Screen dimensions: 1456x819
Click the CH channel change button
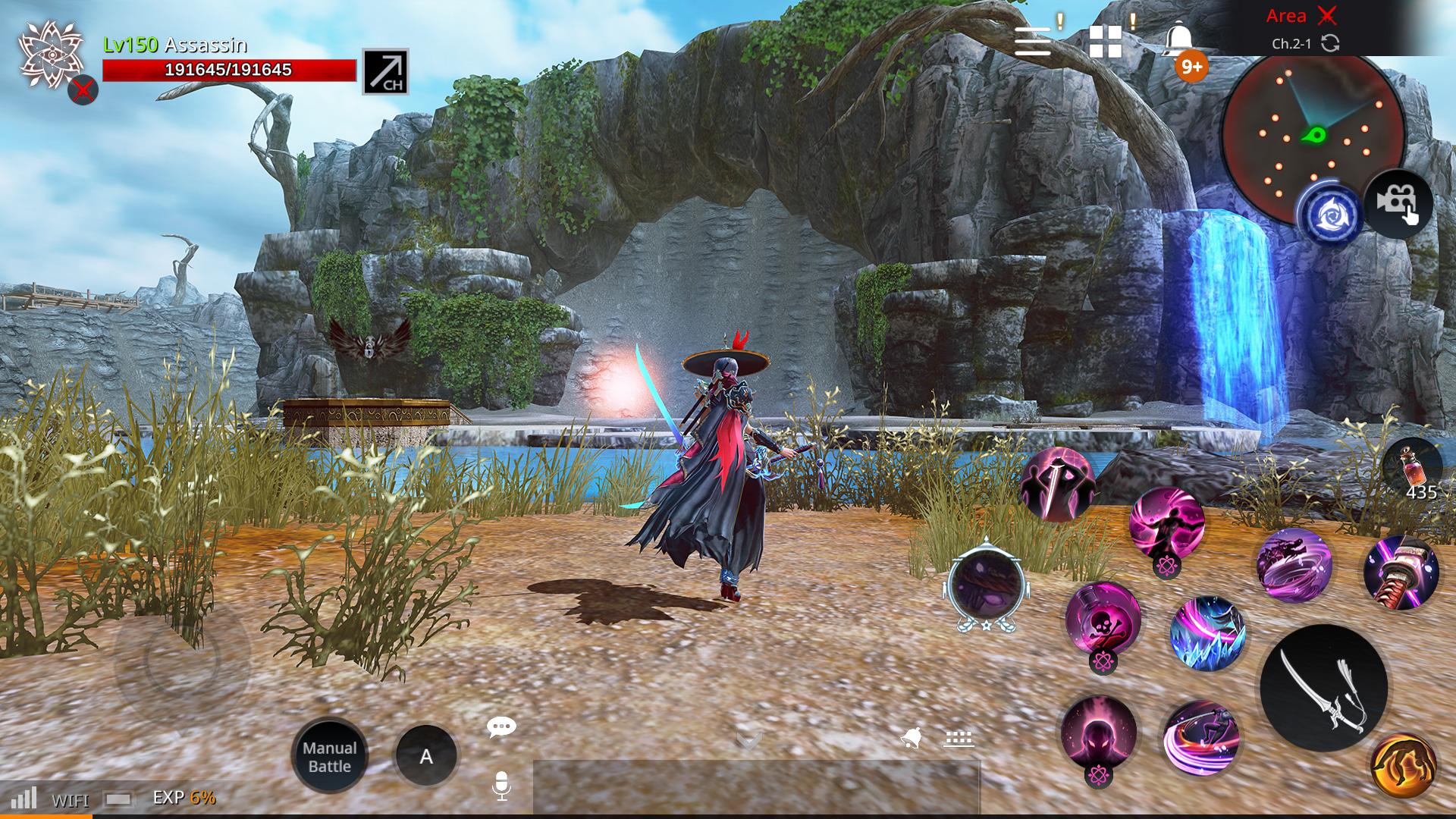point(385,71)
